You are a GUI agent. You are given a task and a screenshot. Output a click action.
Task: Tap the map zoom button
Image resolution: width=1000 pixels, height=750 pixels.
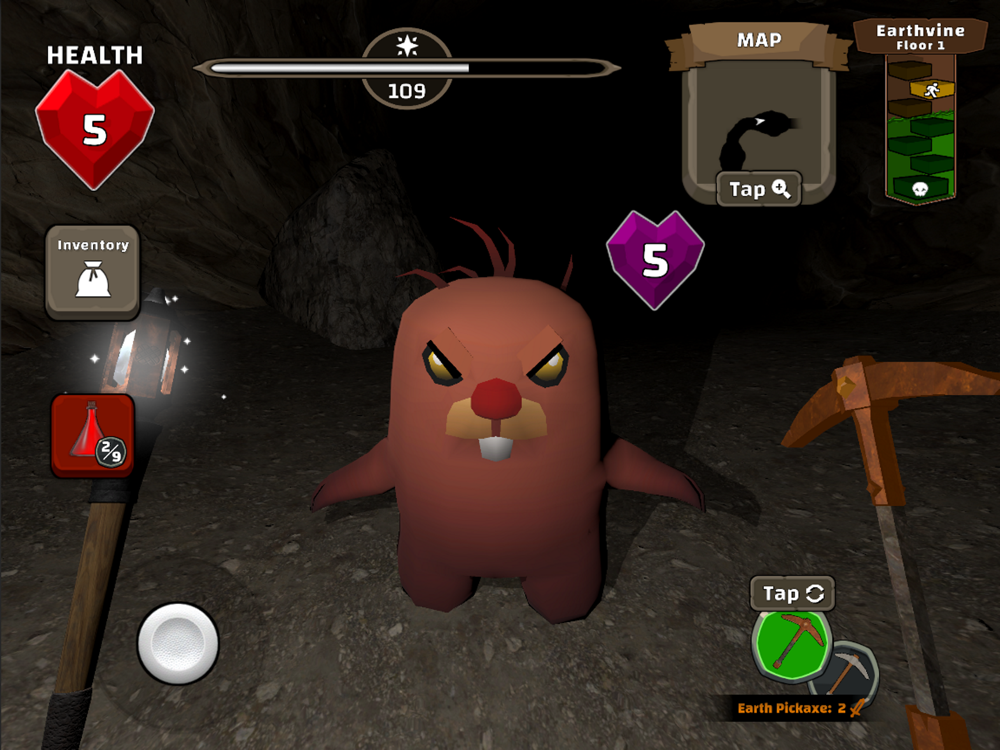tap(758, 189)
